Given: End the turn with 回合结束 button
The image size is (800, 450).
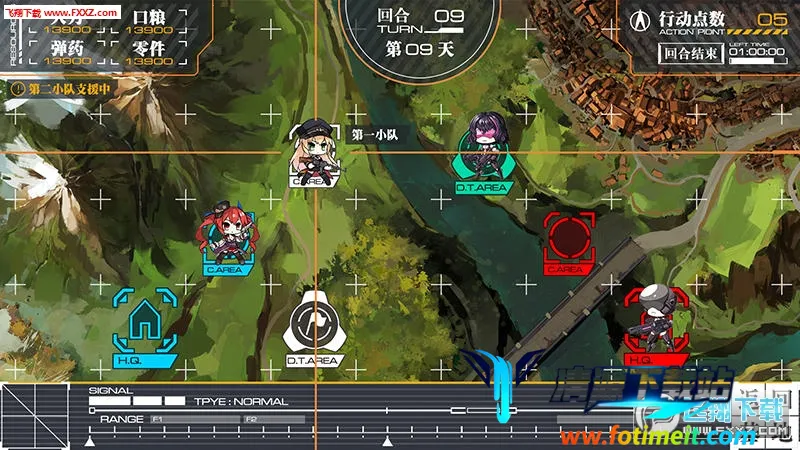Looking at the screenshot, I should (688, 54).
